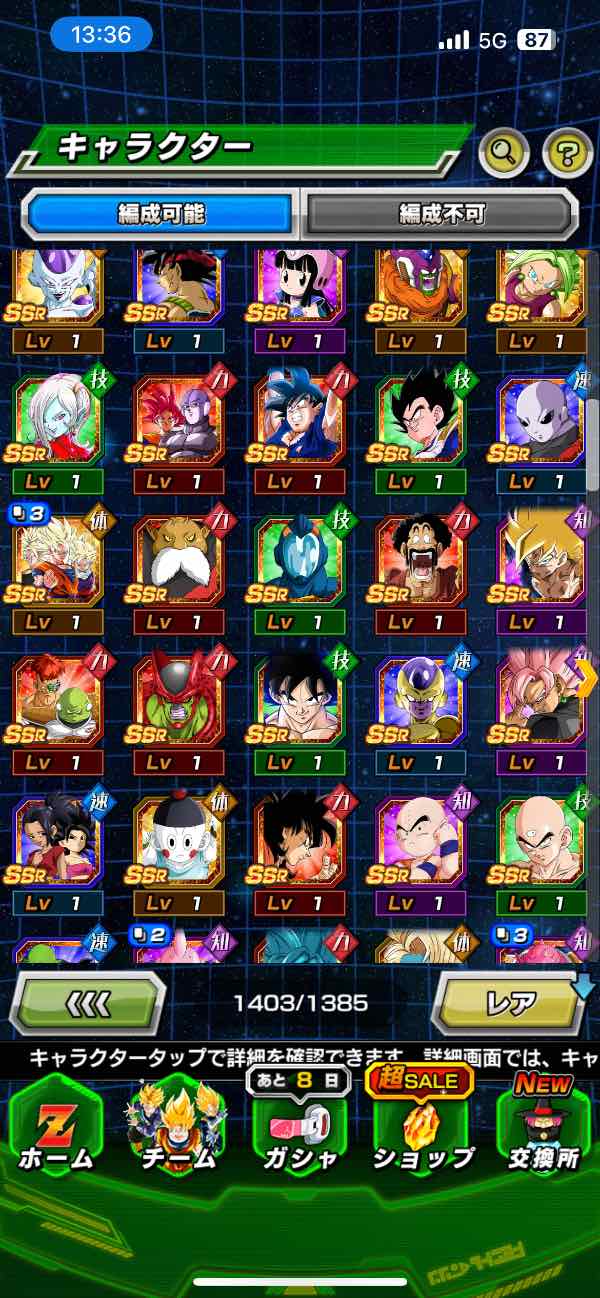This screenshot has width=600, height=1298.
Task: Select the Mr. Satan character card
Action: [421, 559]
